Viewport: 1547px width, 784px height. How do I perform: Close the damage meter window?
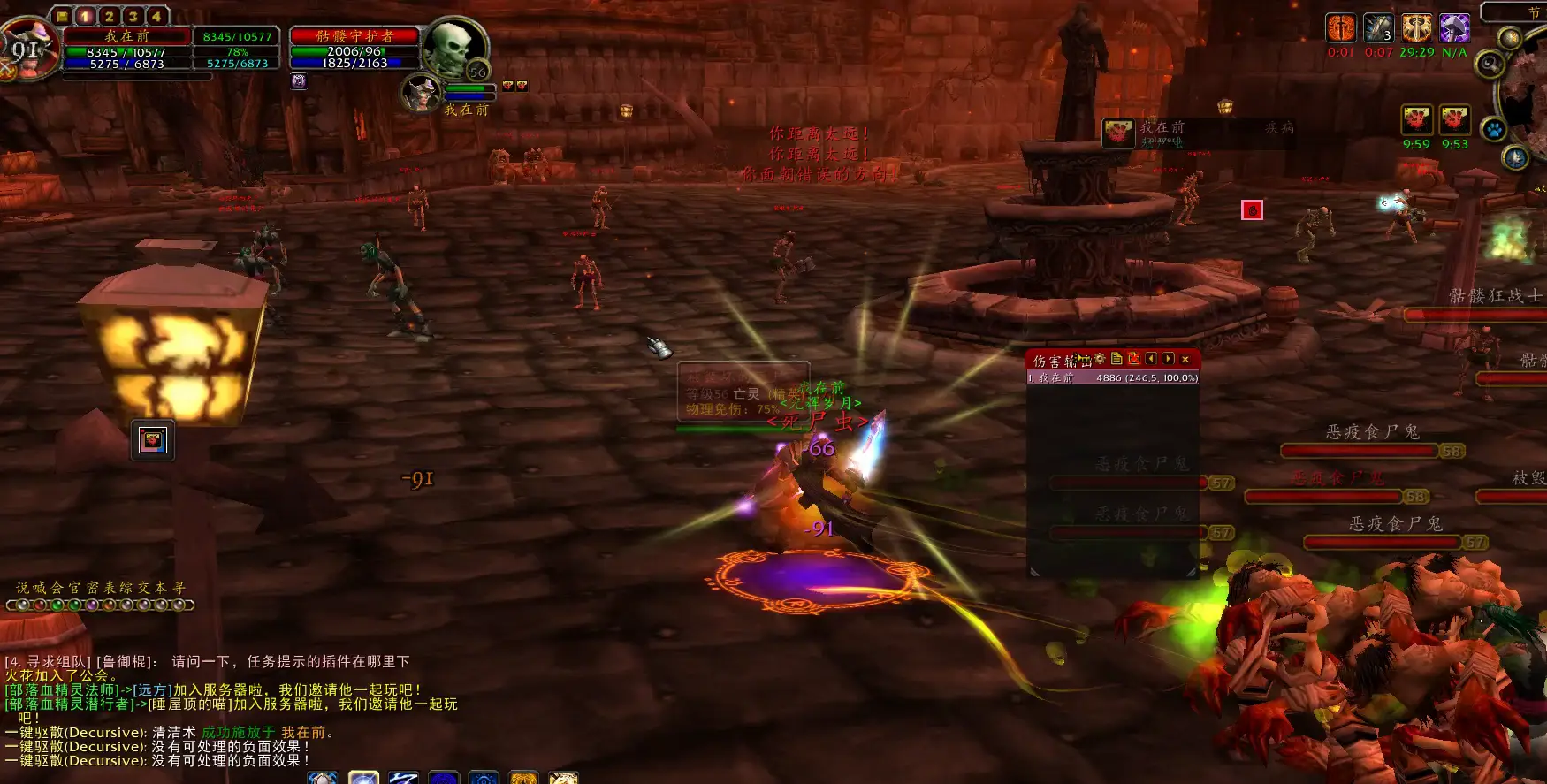[1185, 359]
